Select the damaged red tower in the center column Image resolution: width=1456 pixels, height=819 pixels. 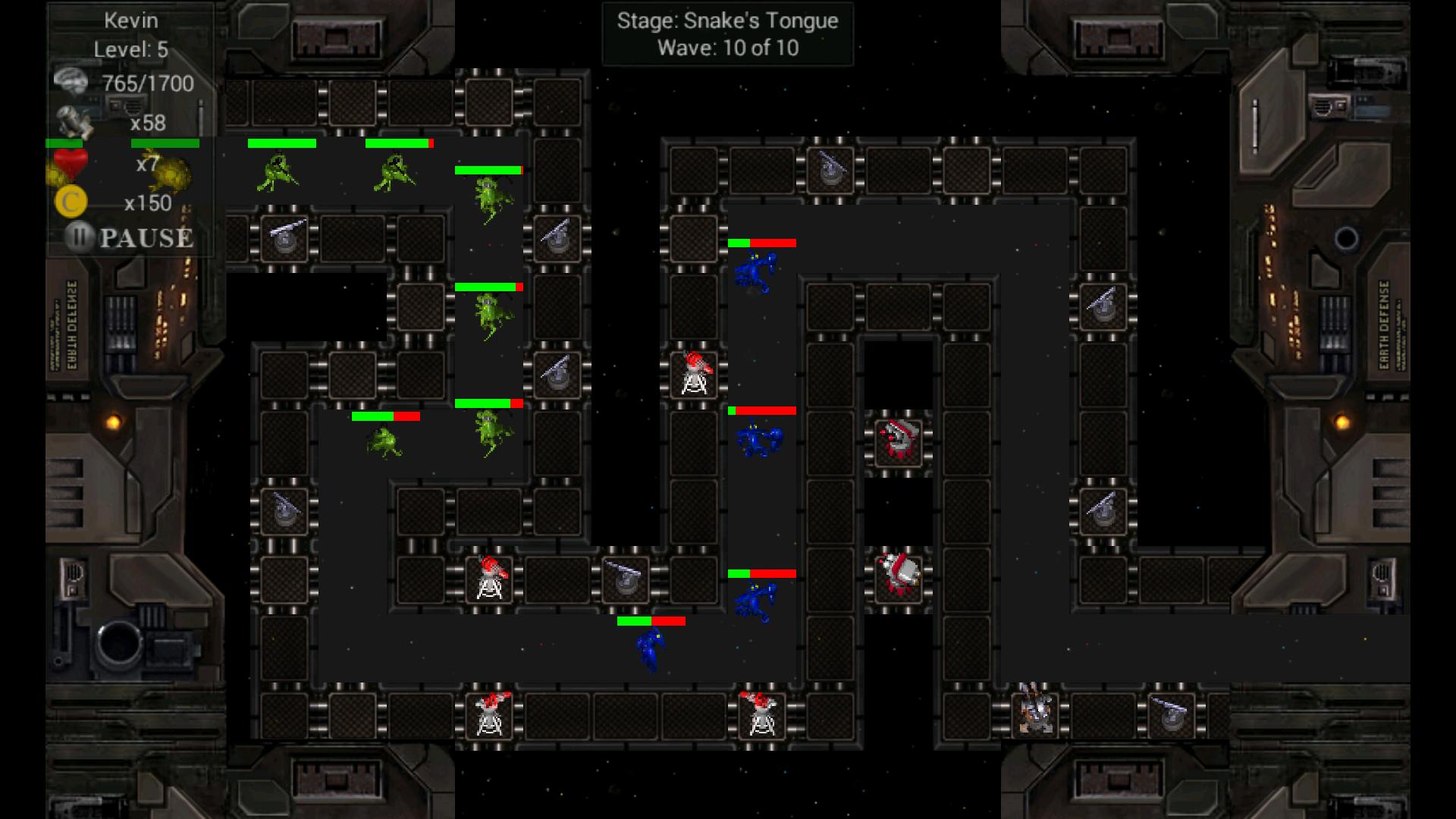coord(899,444)
